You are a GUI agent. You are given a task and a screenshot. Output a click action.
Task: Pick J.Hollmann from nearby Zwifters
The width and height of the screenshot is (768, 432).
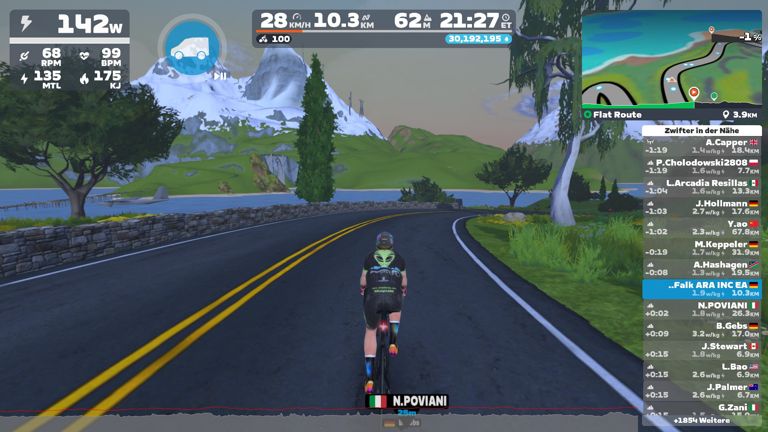(702, 207)
